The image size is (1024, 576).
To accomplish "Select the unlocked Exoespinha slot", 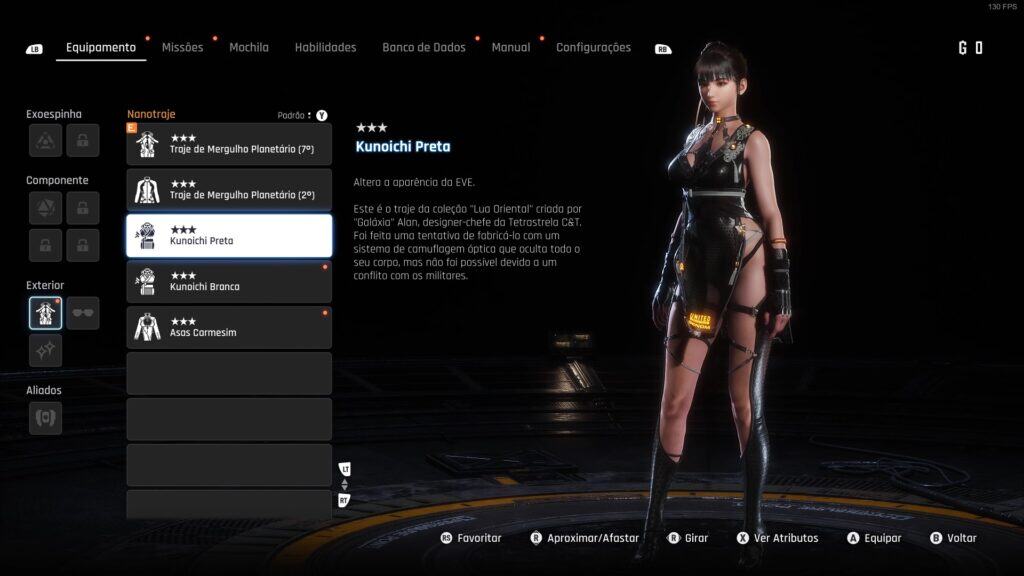I will [x=45, y=141].
